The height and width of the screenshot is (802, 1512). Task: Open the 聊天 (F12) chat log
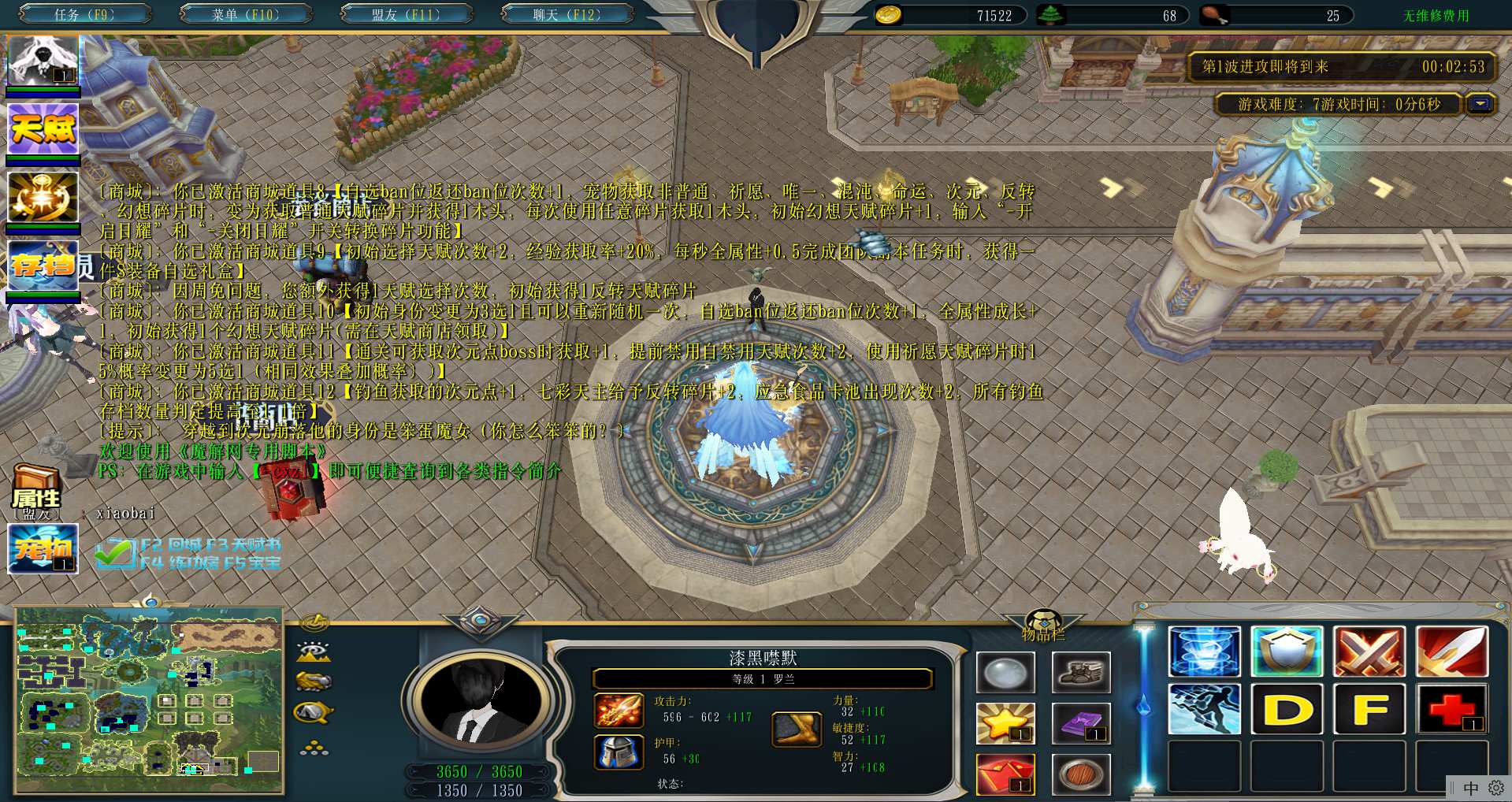567,14
